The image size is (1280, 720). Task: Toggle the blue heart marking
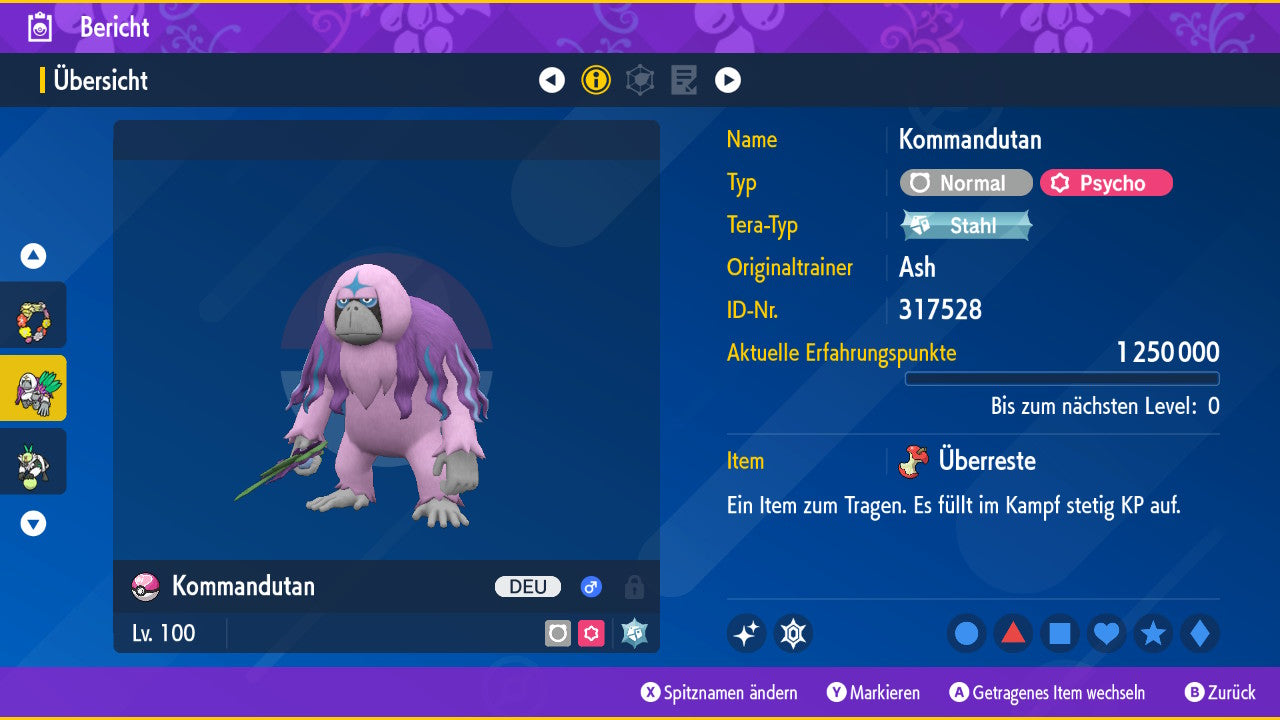[x=1106, y=633]
